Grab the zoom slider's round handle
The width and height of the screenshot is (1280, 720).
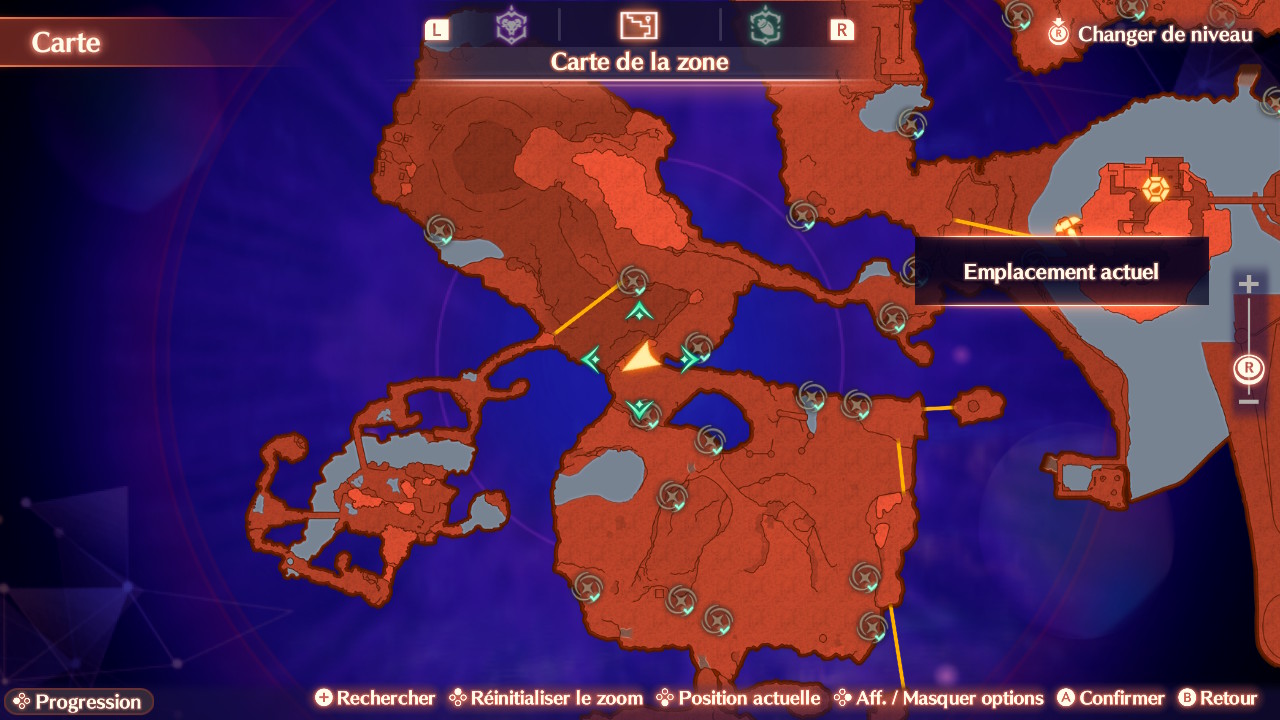1248,368
